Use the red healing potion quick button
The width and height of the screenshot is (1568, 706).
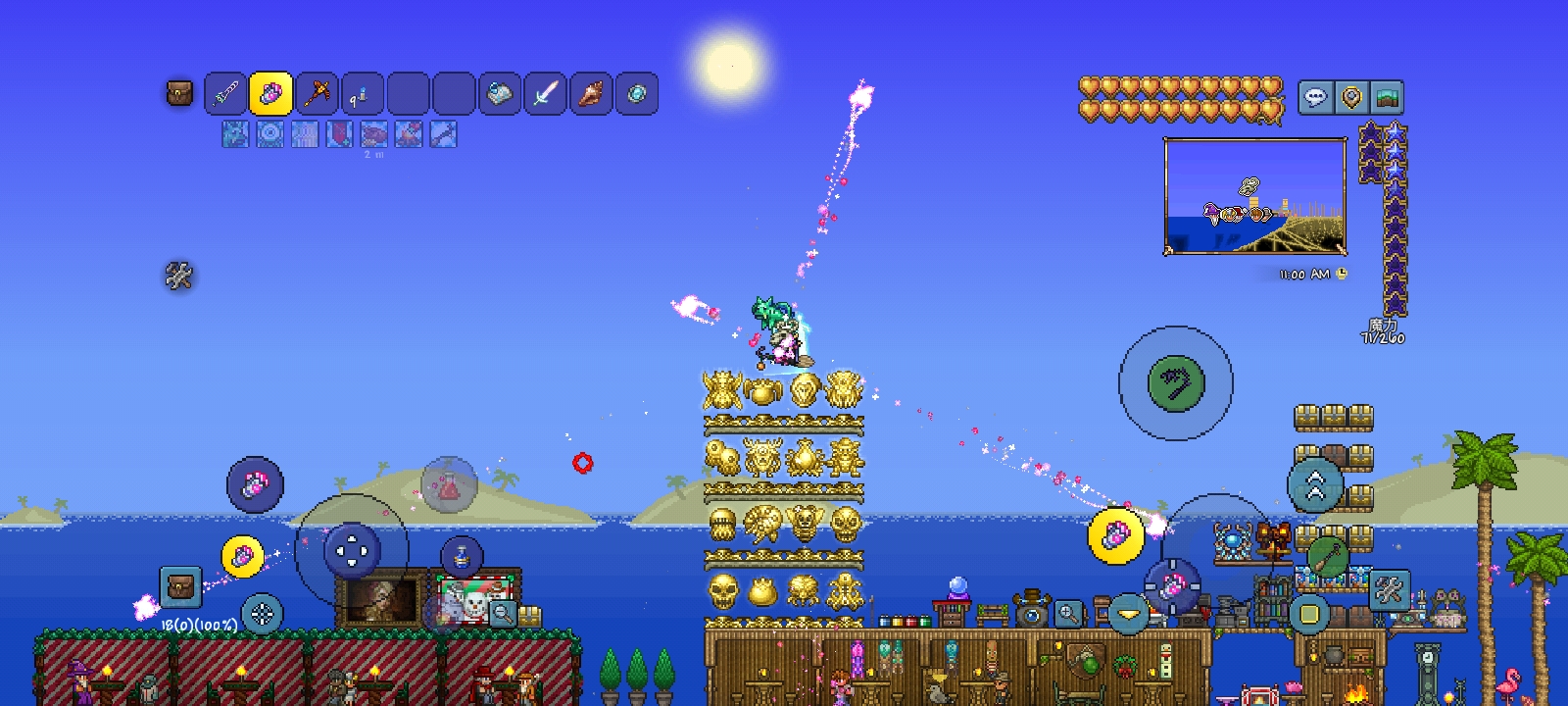point(449,484)
